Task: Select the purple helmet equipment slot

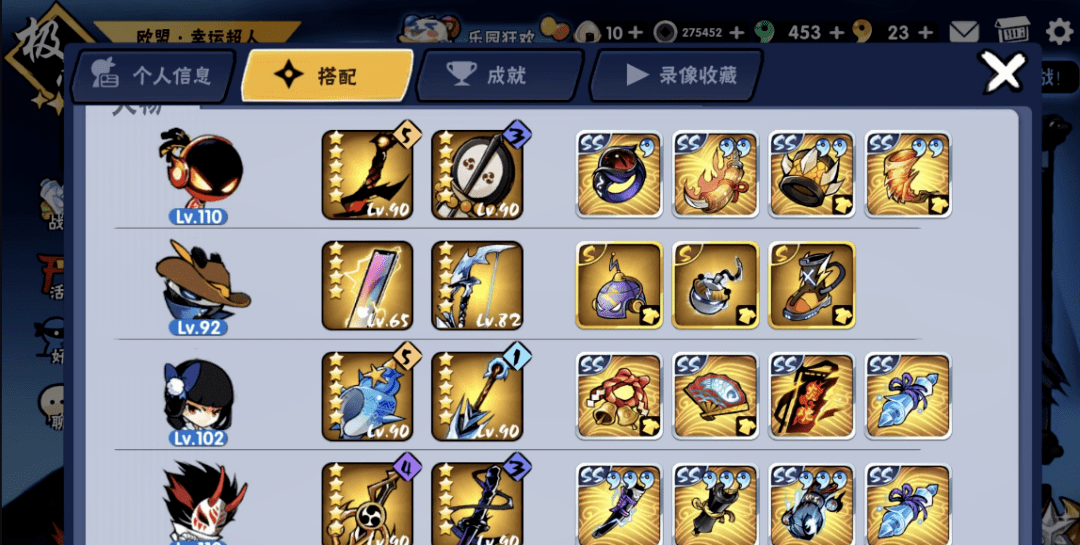Action: click(x=619, y=286)
